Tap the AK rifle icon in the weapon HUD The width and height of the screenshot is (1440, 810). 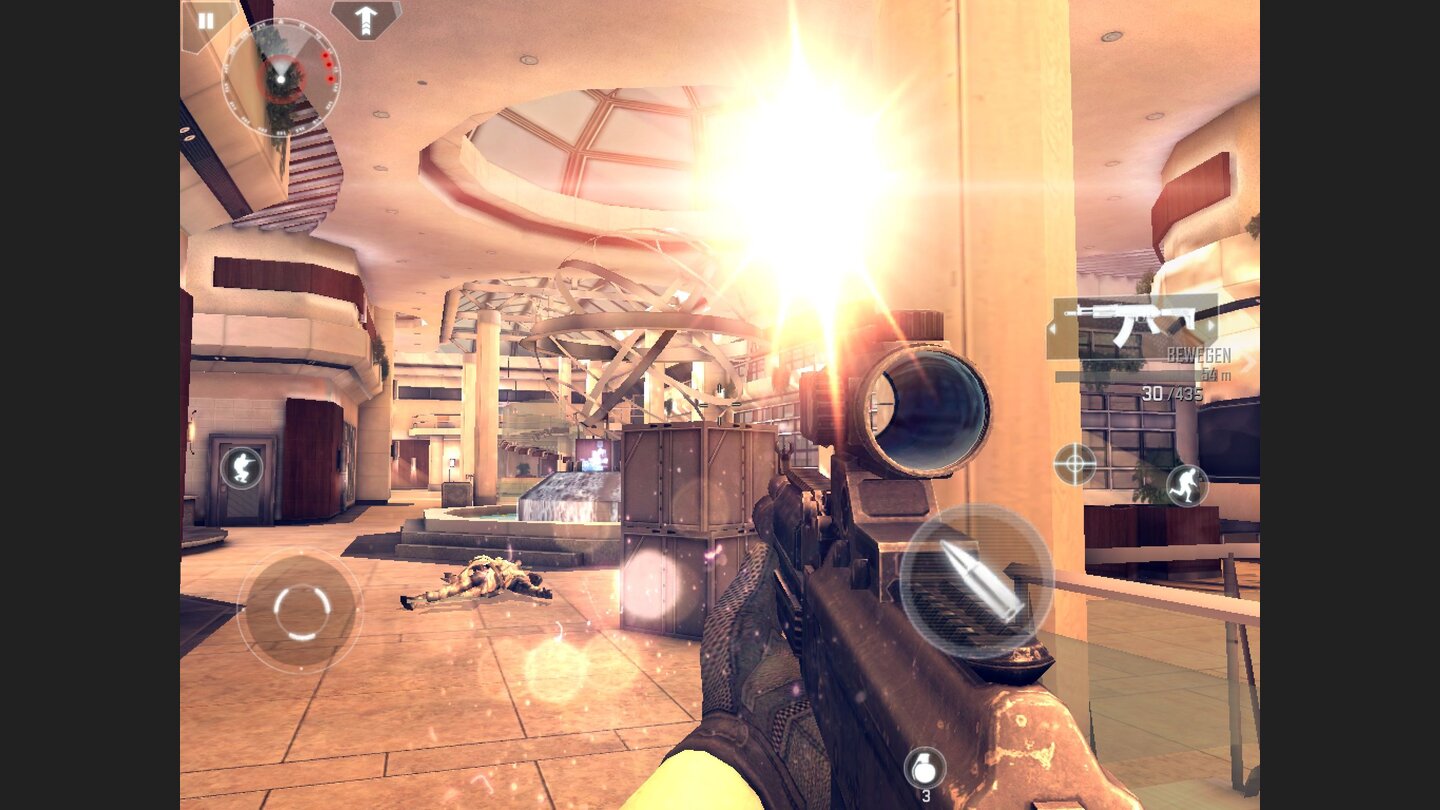point(1130,322)
